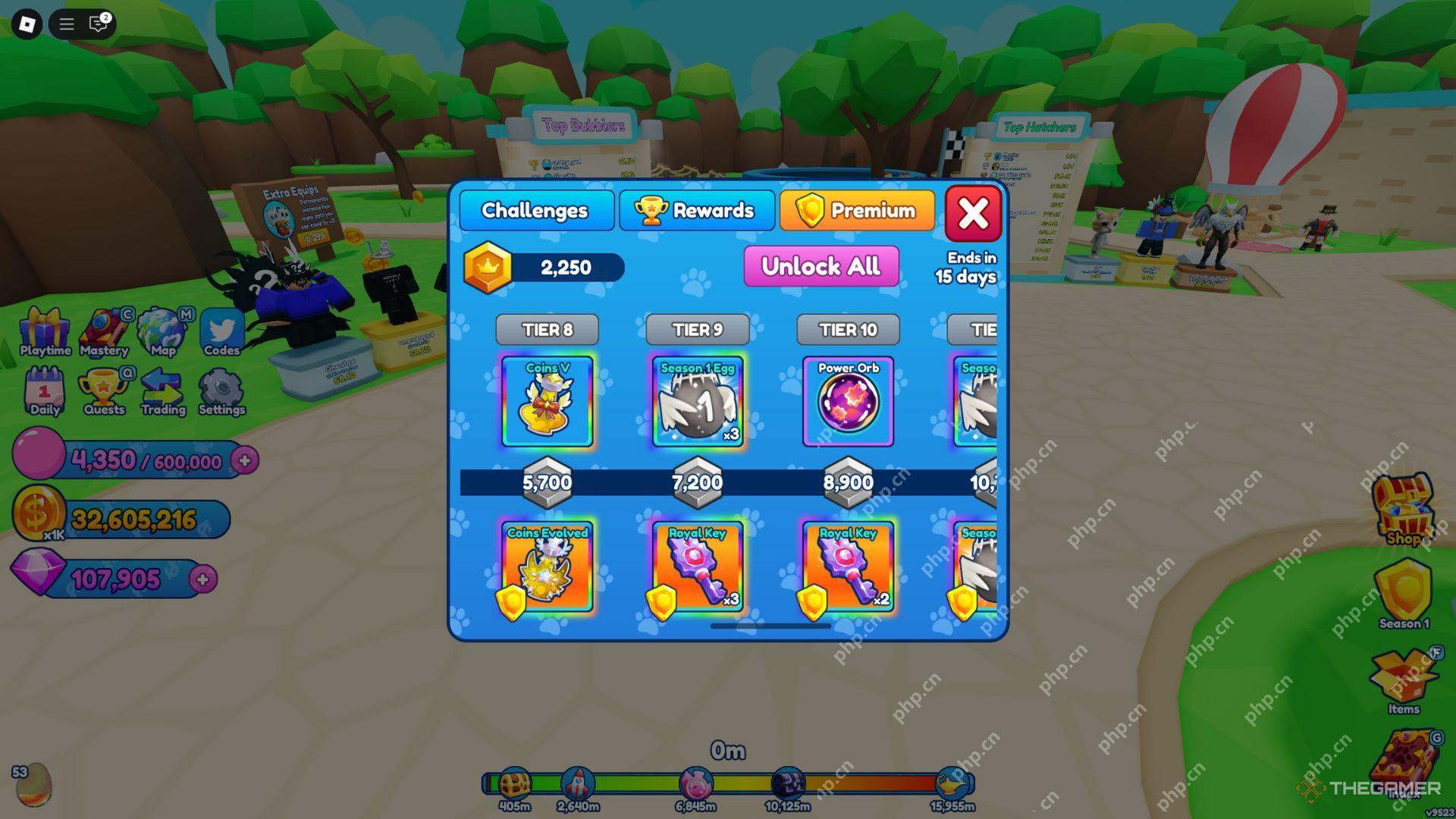Click the plus button beside gem count
Screen dimensions: 1456x819
tap(202, 579)
